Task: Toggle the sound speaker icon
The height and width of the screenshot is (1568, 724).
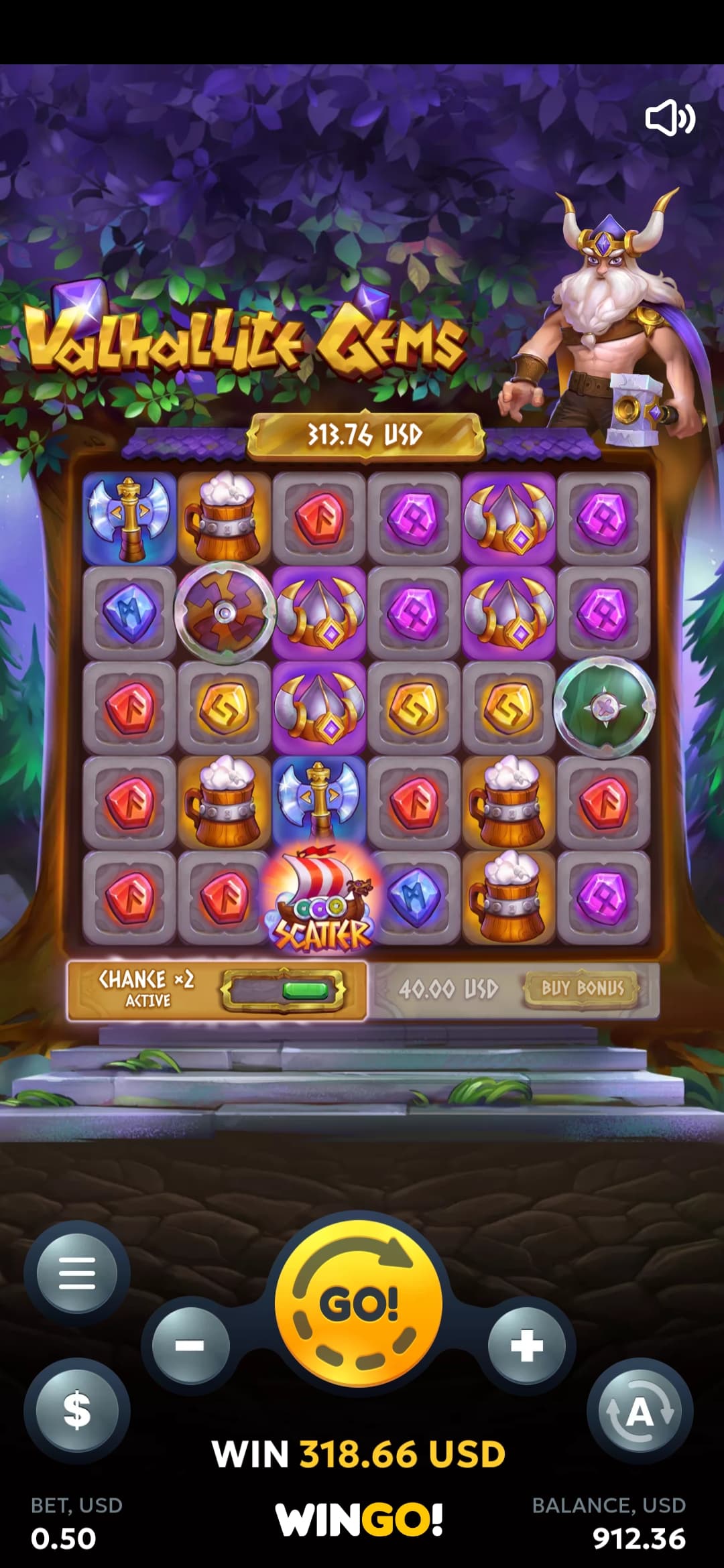Action: pyautogui.click(x=670, y=119)
